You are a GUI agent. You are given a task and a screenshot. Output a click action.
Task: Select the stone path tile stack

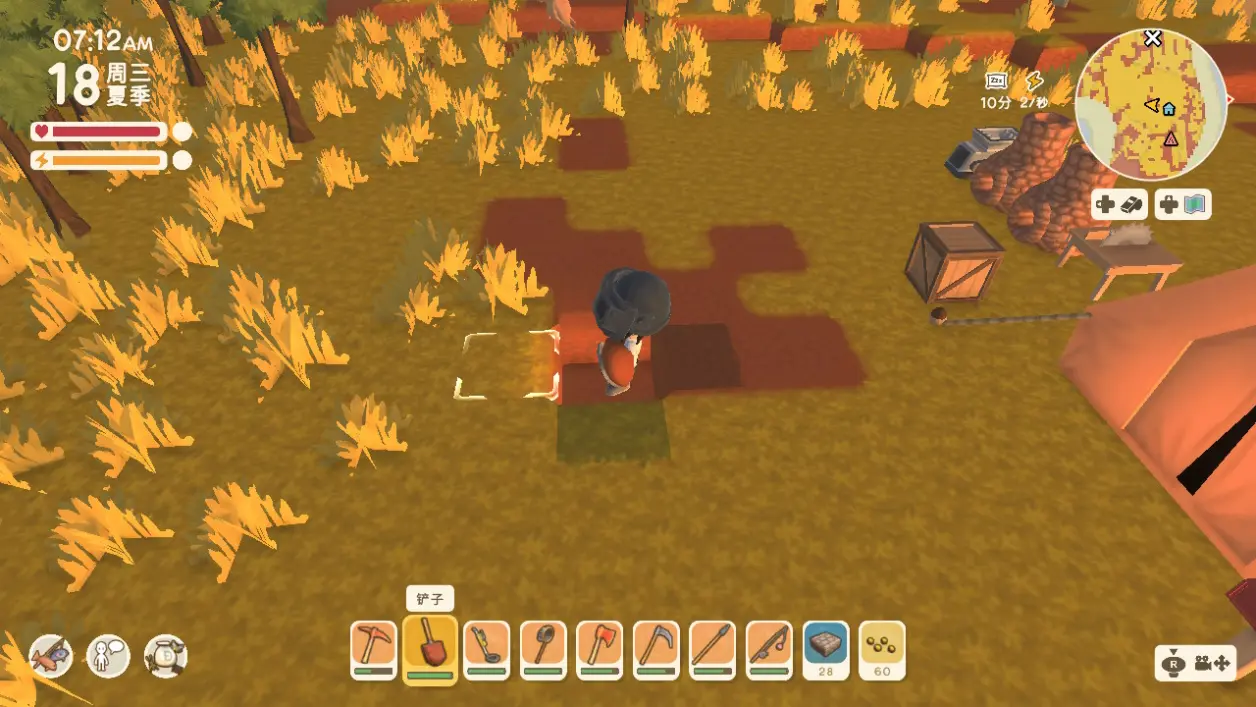coord(826,649)
